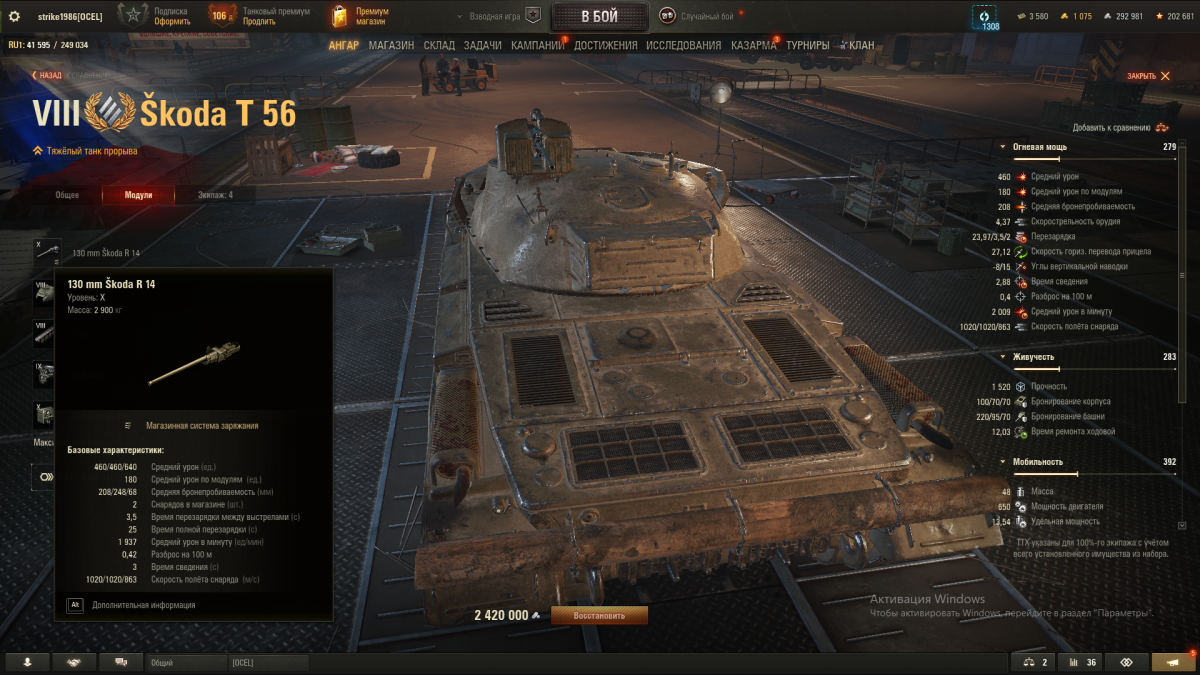Click the Восстановить restore button

[599, 615]
